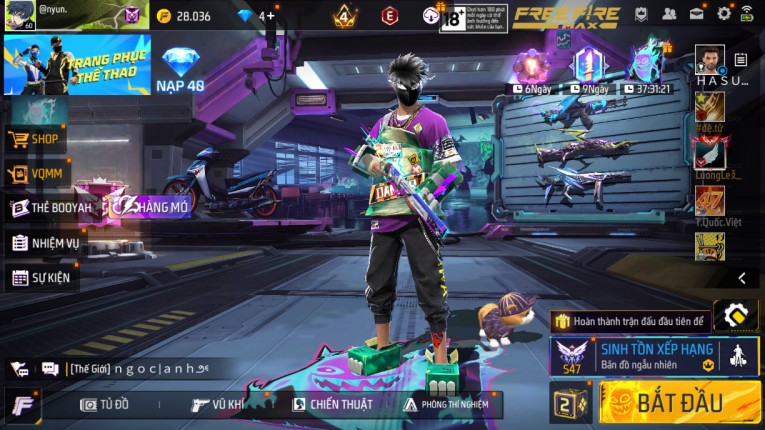Open the TỦ ĐỒ wardrobe
Screen dimensions: 765x430
(x=106, y=404)
